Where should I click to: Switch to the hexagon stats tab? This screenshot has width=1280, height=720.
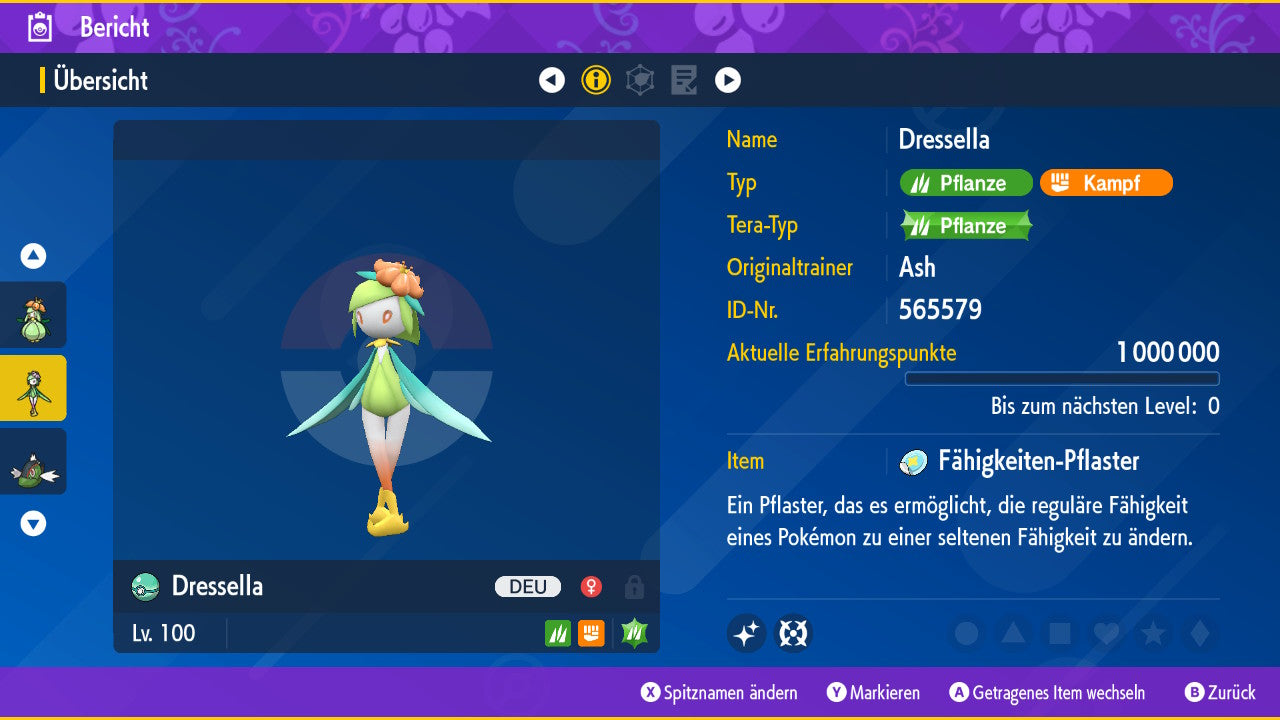coord(640,80)
